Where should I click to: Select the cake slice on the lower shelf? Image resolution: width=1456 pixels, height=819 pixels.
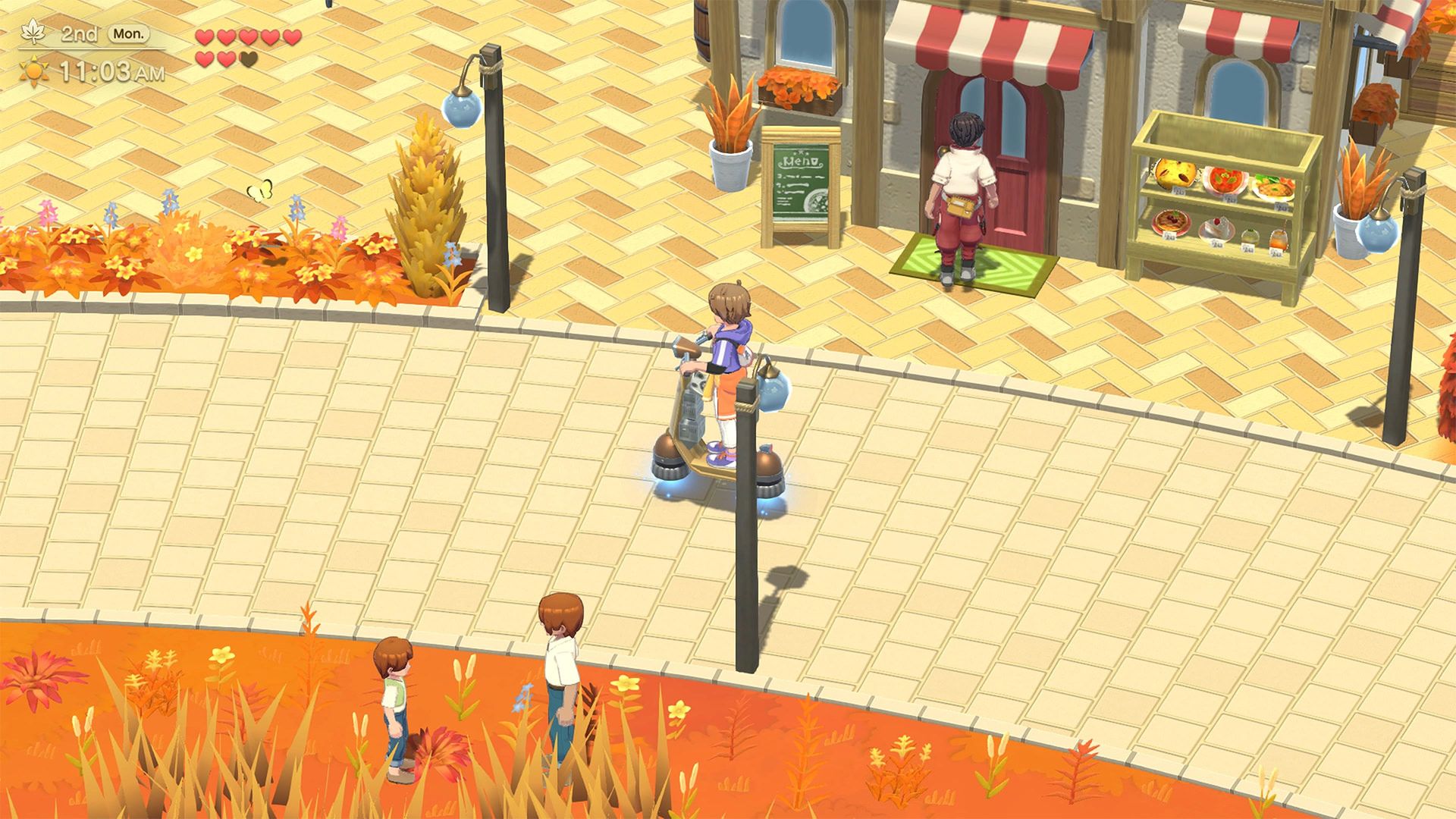(x=1218, y=227)
